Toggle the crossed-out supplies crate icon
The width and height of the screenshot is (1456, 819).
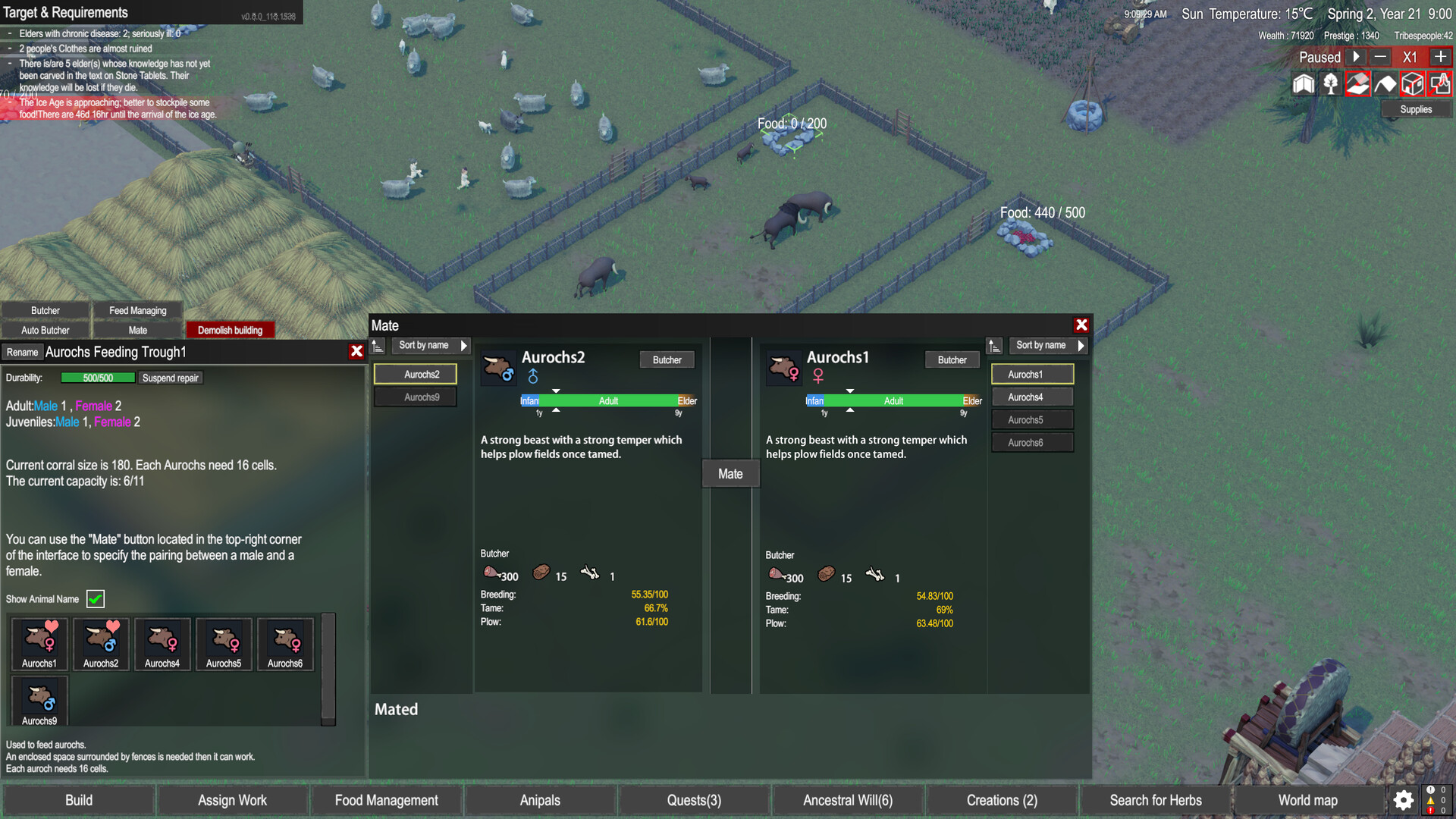(x=1412, y=83)
